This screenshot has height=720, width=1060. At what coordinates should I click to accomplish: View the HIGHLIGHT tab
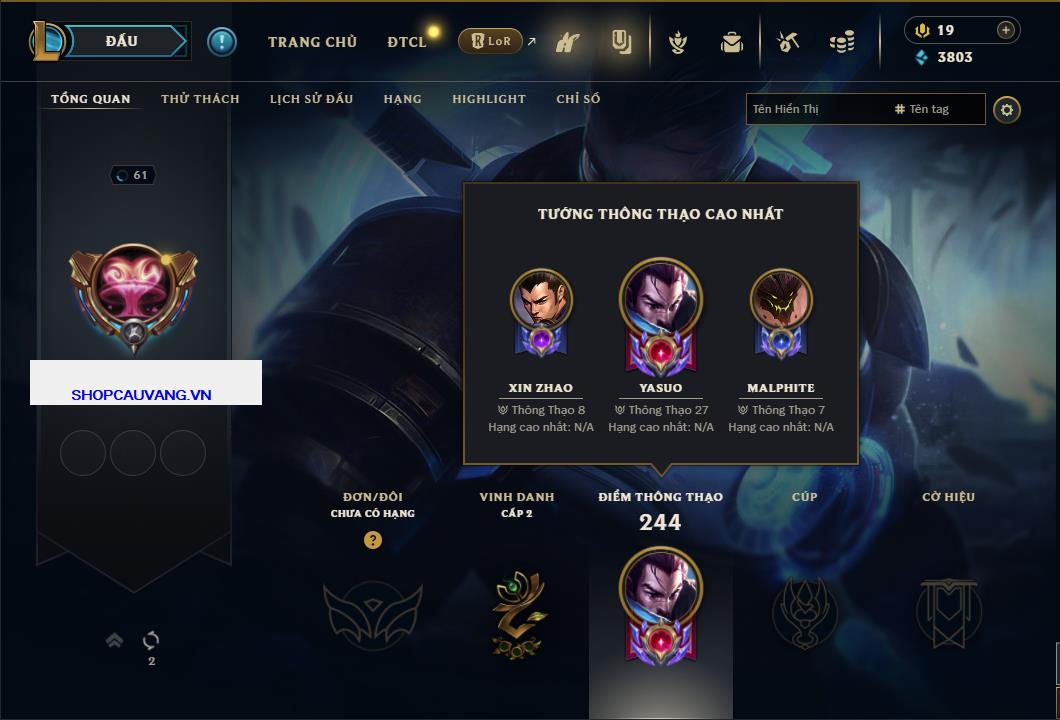pos(488,99)
